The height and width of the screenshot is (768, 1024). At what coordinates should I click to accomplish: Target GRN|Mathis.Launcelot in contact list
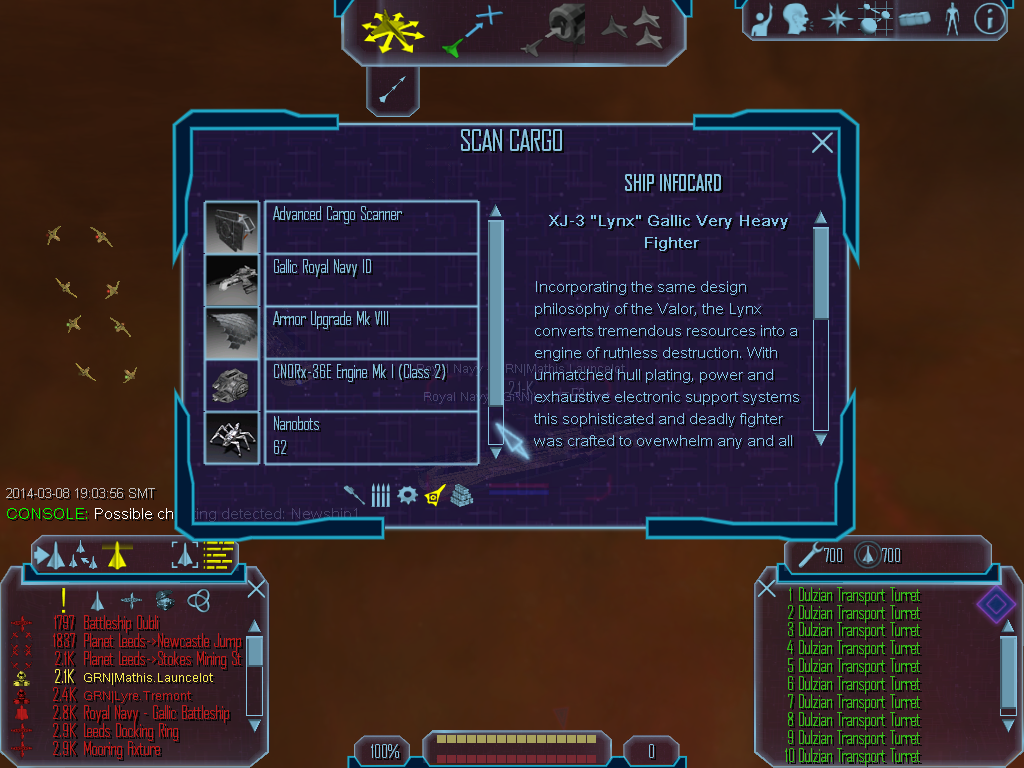point(148,678)
